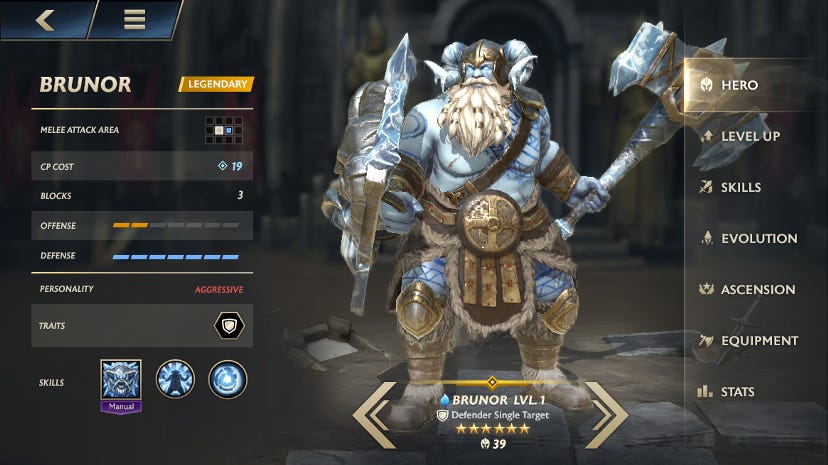Go back using the arrow button

click(x=44, y=19)
